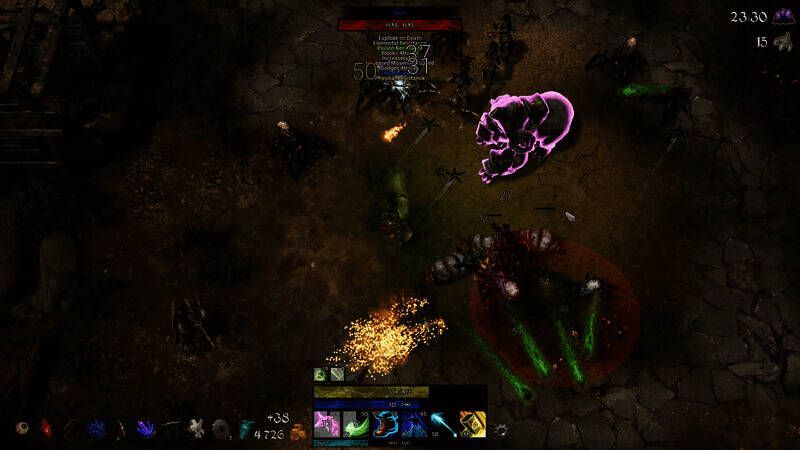This screenshot has width=800, height=450.
Task: Trigger the glowing boot dash skill
Action: [385, 424]
